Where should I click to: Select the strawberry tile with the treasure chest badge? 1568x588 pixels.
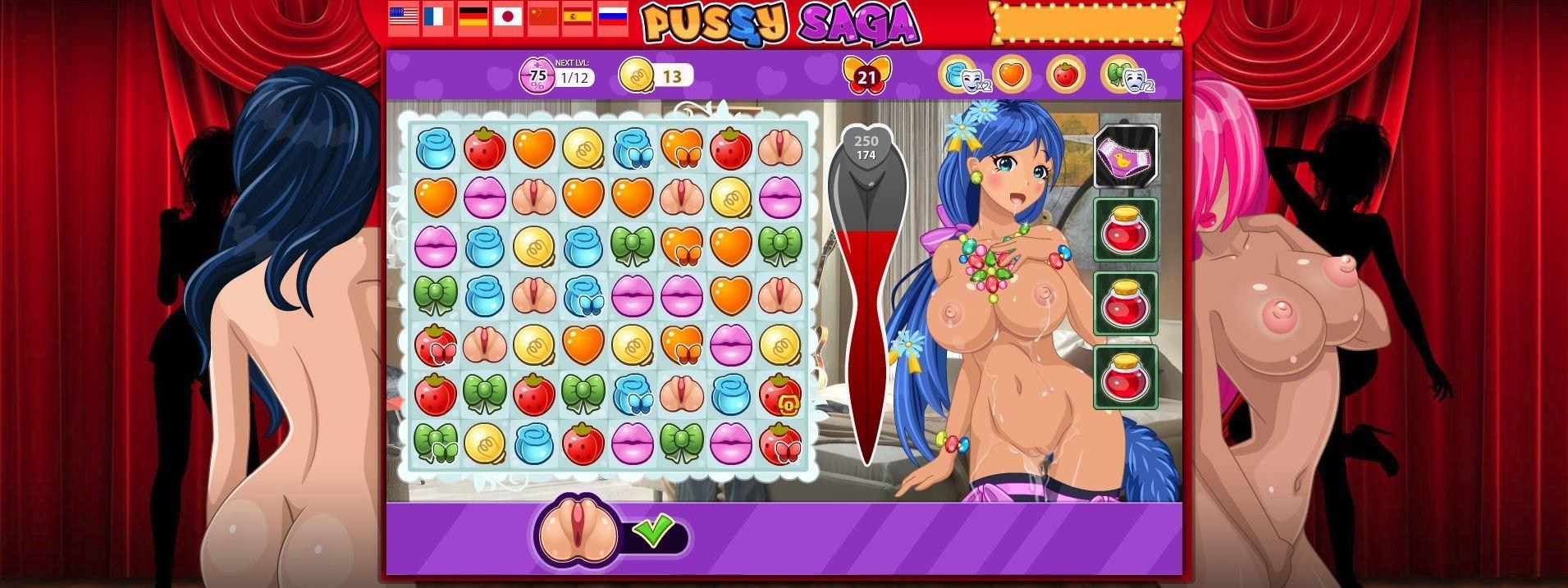(779, 394)
